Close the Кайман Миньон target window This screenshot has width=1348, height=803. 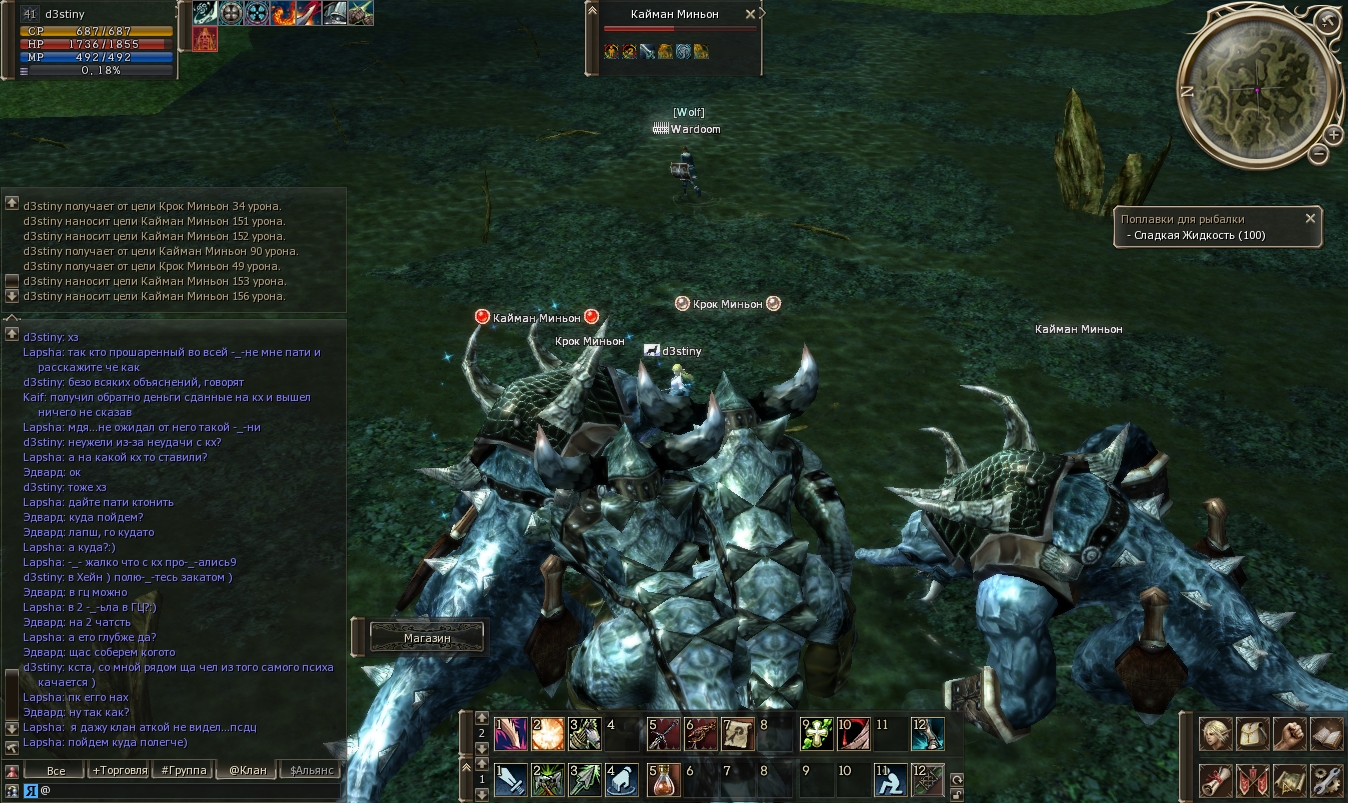coord(751,15)
